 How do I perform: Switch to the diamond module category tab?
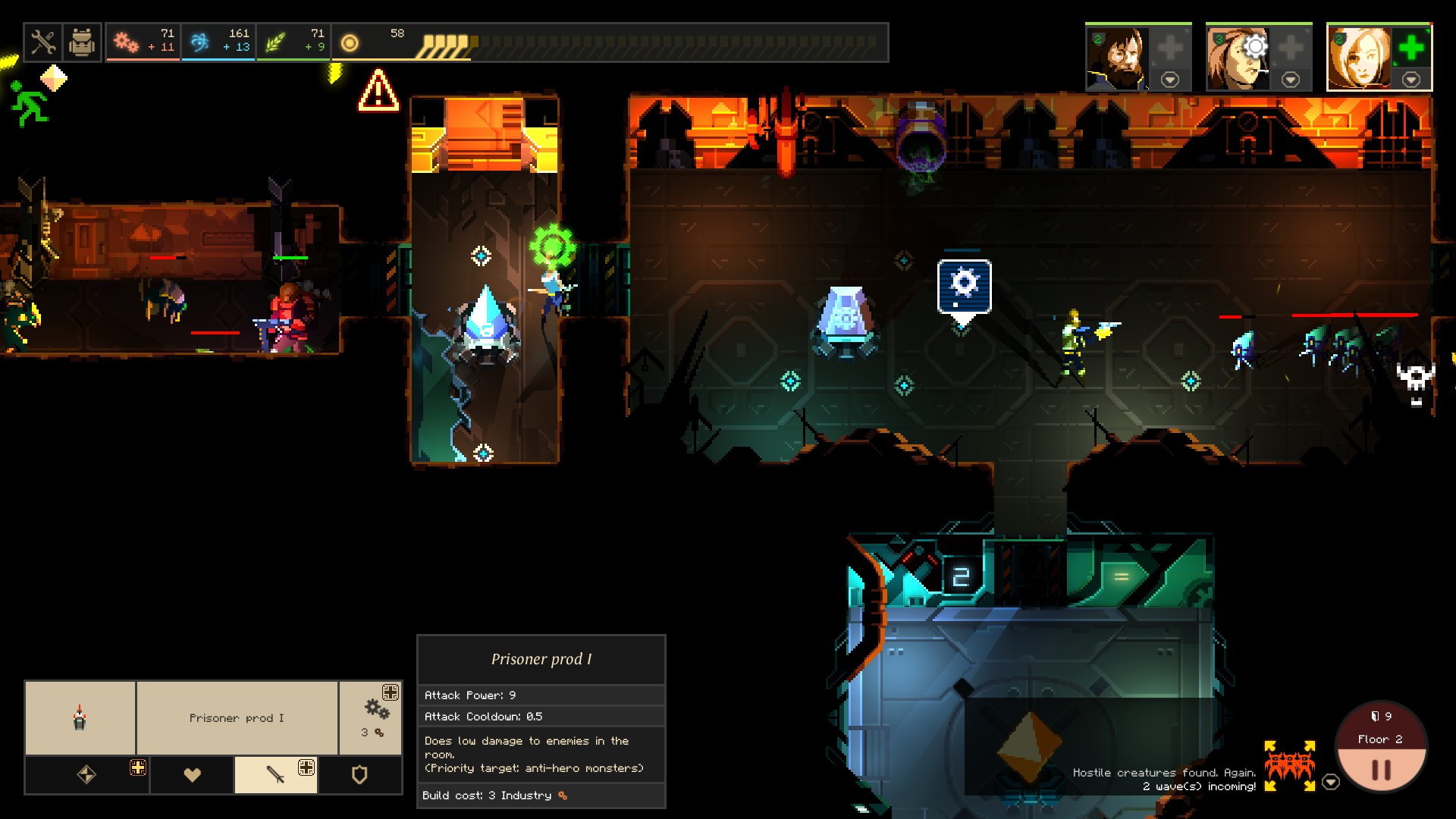86,774
